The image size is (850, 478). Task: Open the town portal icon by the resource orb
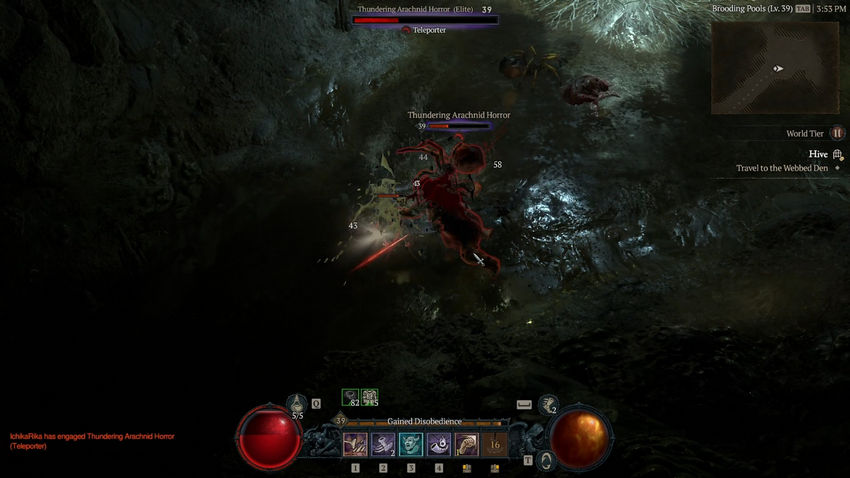tap(546, 460)
